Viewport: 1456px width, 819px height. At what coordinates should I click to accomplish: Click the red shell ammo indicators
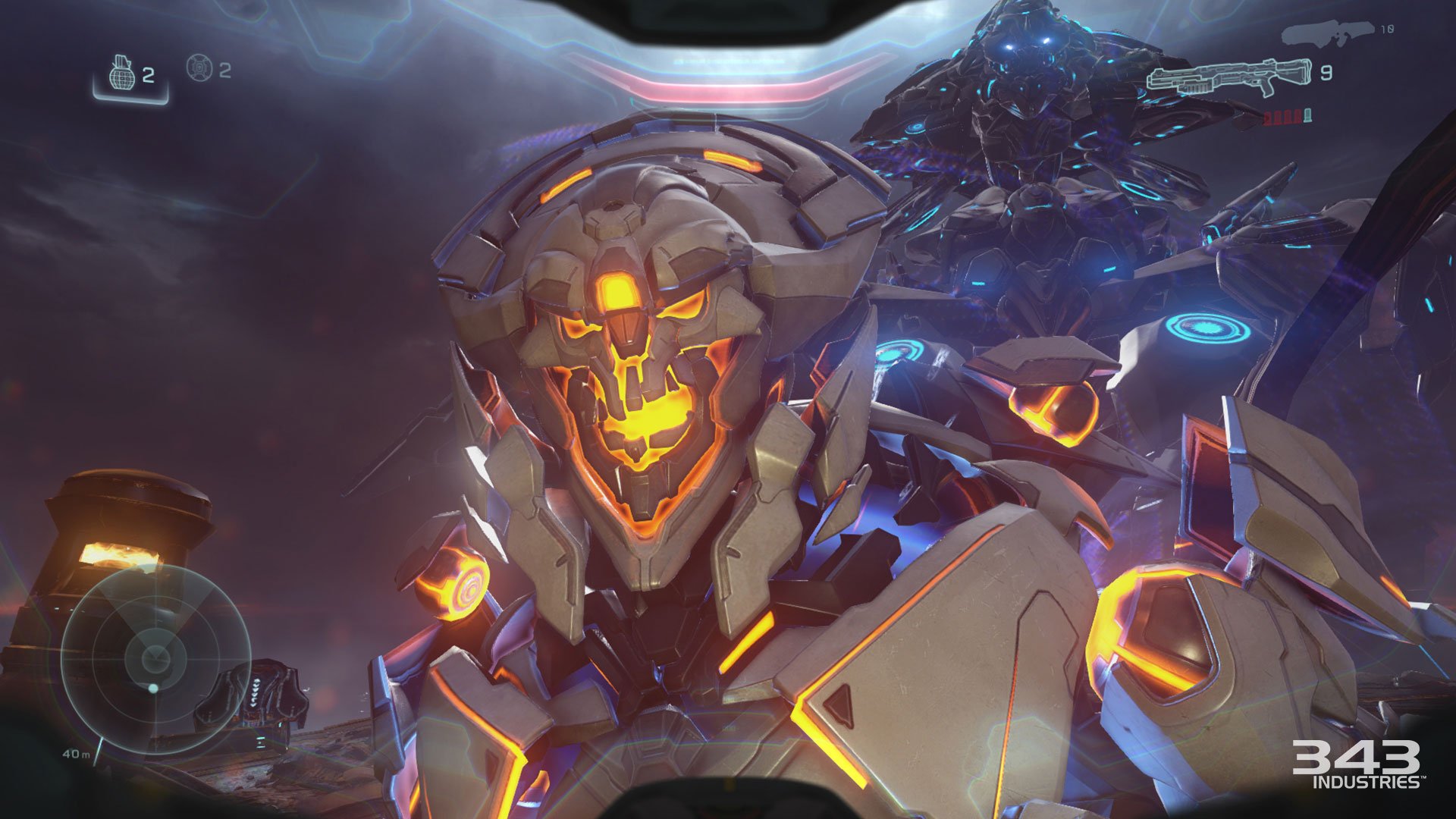pyautogui.click(x=1284, y=118)
